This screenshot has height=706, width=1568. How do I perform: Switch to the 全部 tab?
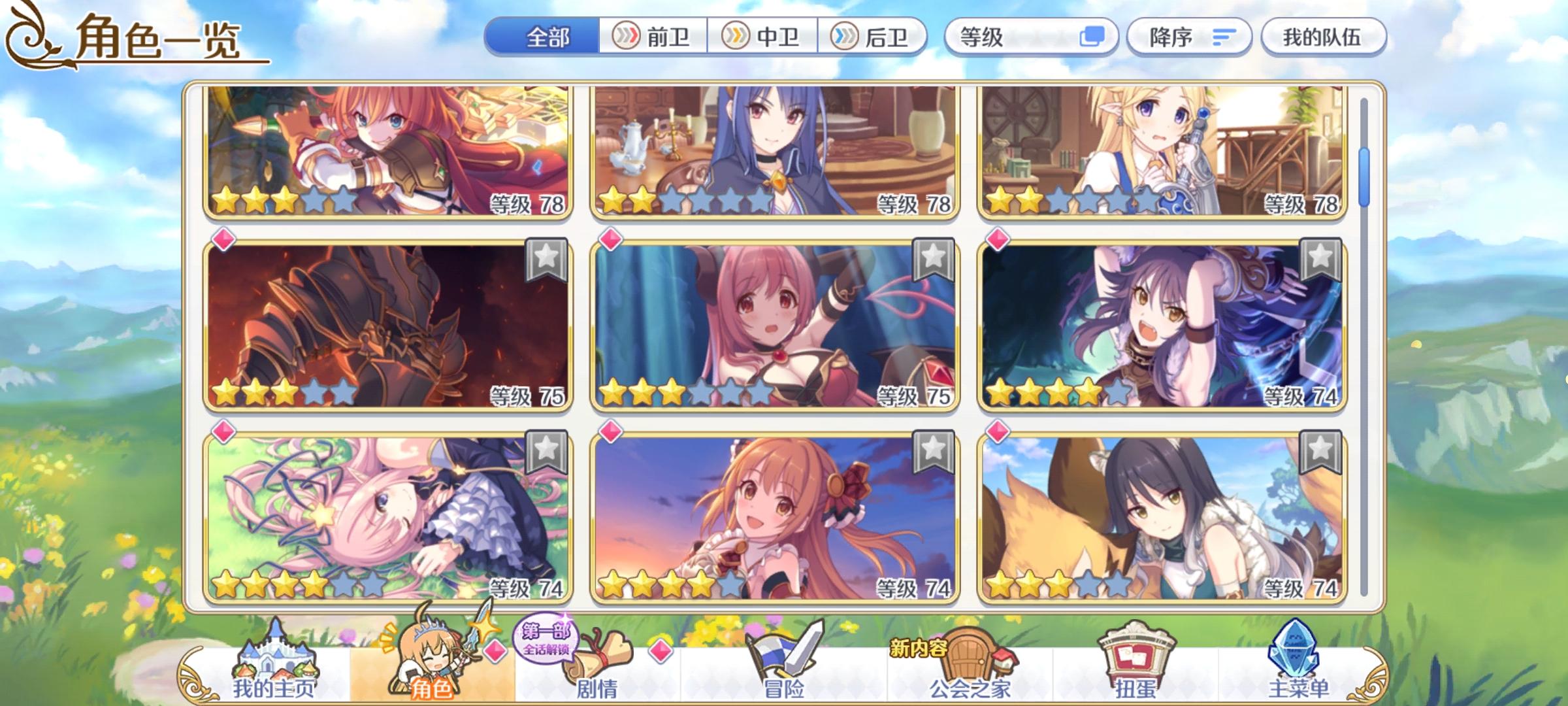point(547,37)
